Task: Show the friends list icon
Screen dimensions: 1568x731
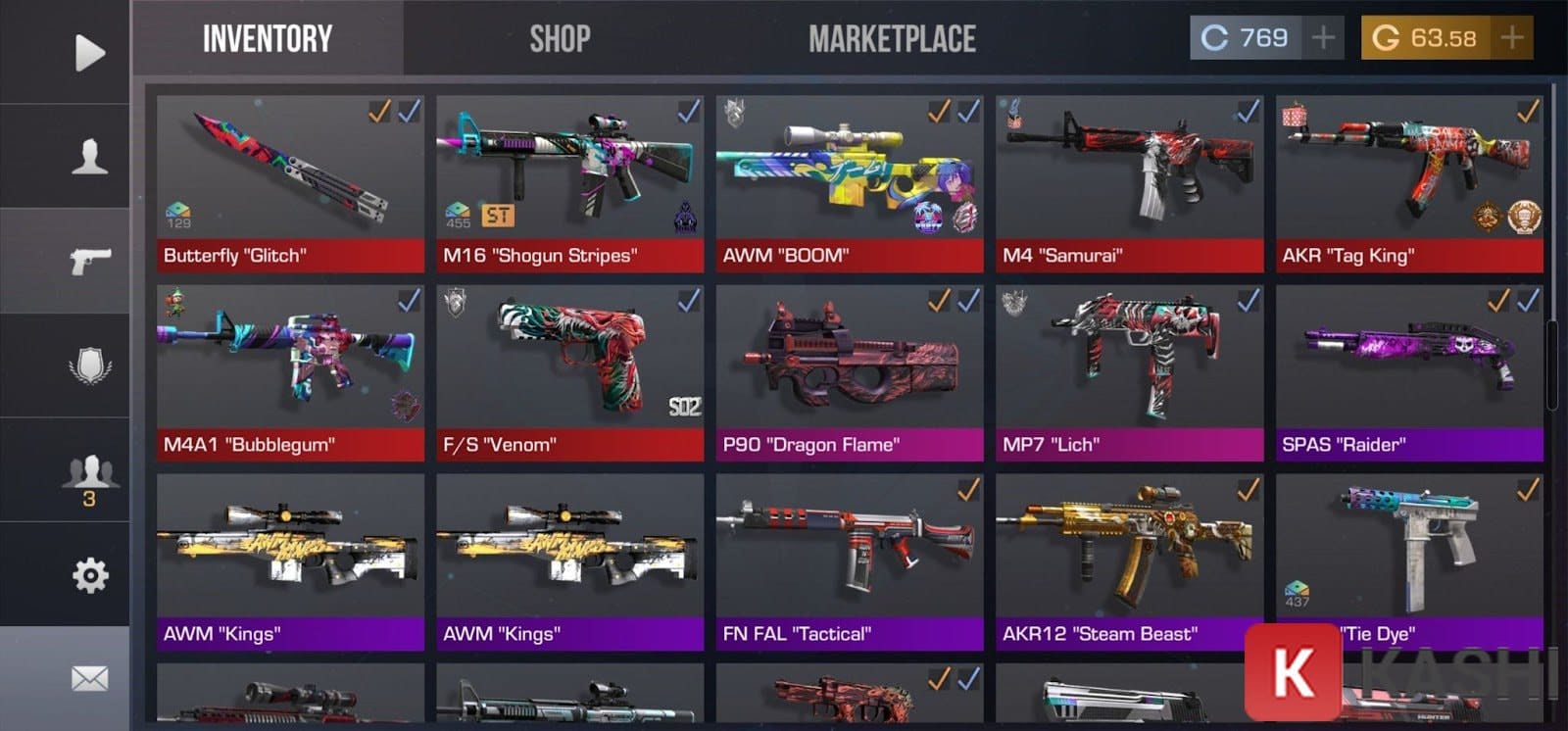Action: pos(89,475)
